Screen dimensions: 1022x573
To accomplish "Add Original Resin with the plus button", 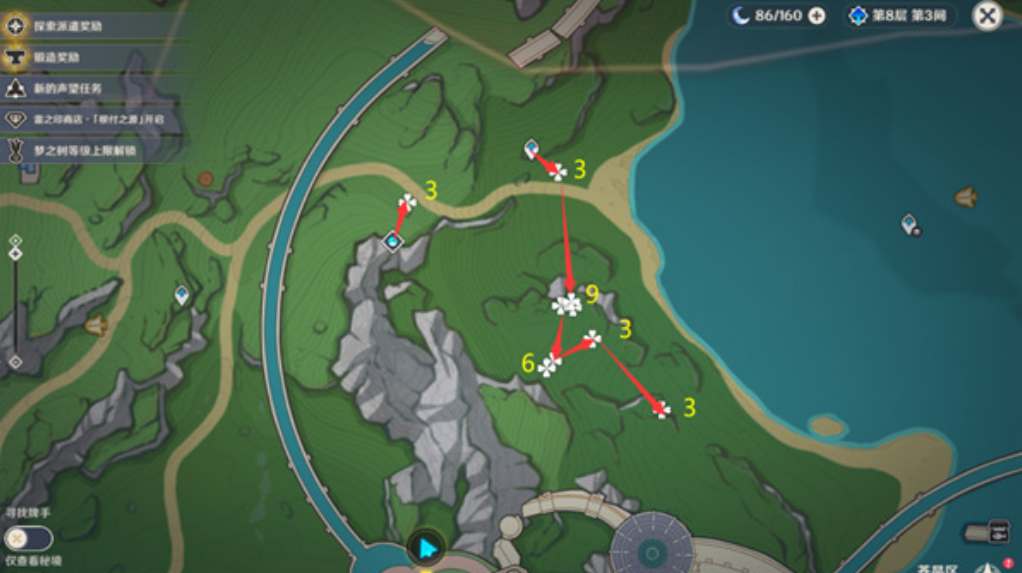I will pos(817,15).
